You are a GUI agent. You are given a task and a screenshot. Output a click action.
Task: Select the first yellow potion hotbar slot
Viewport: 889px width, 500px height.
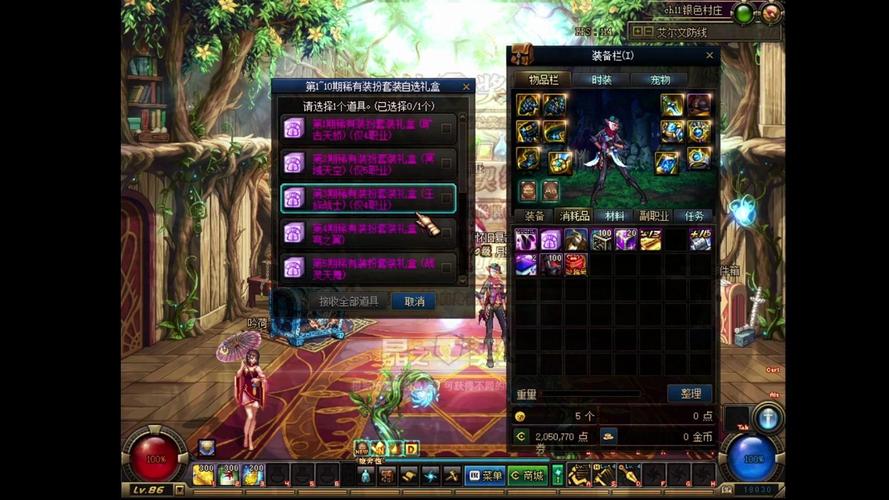(x=204, y=474)
